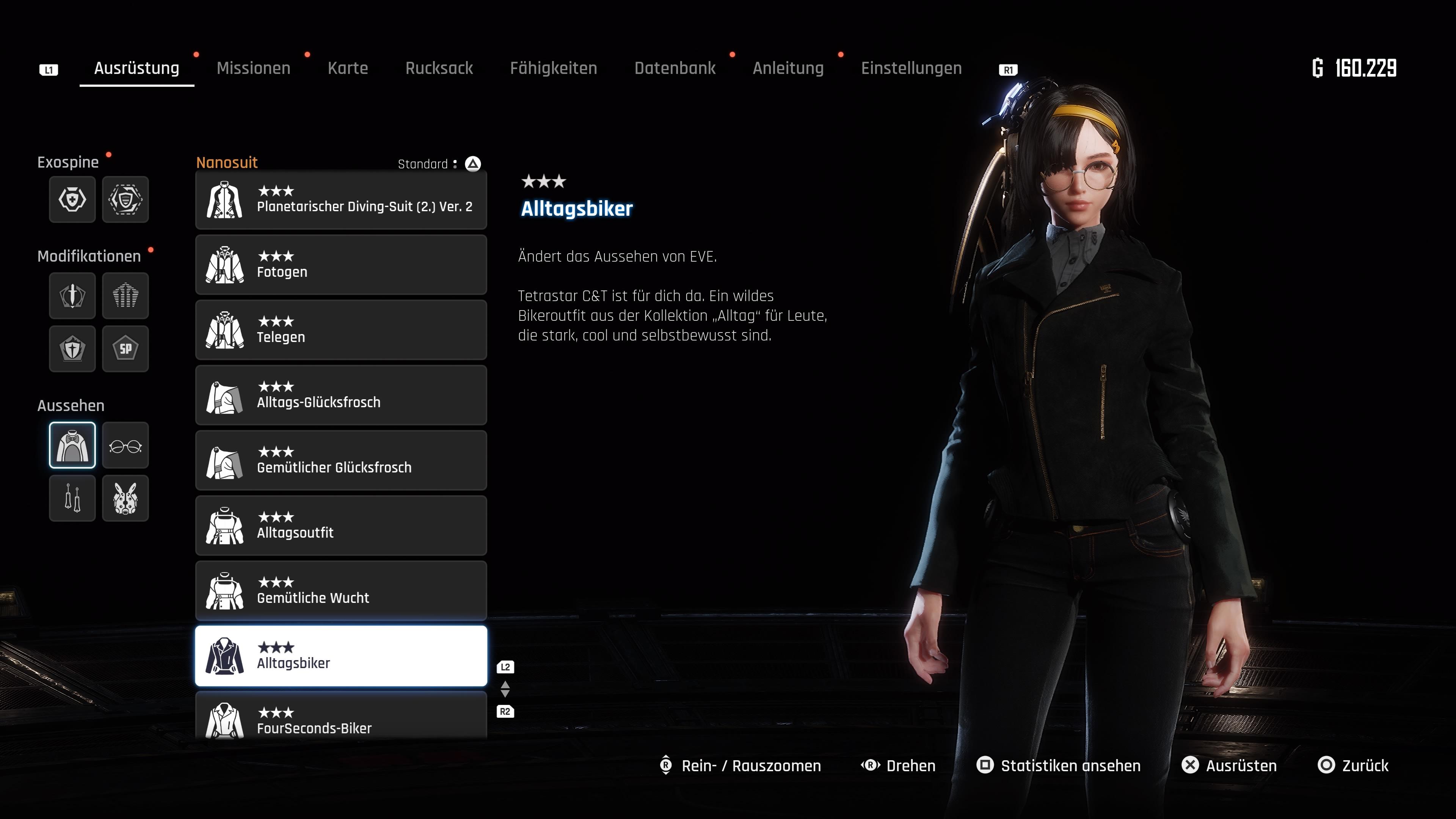Choose the Gemütlicher Glücksfrosch outfit

click(x=341, y=460)
